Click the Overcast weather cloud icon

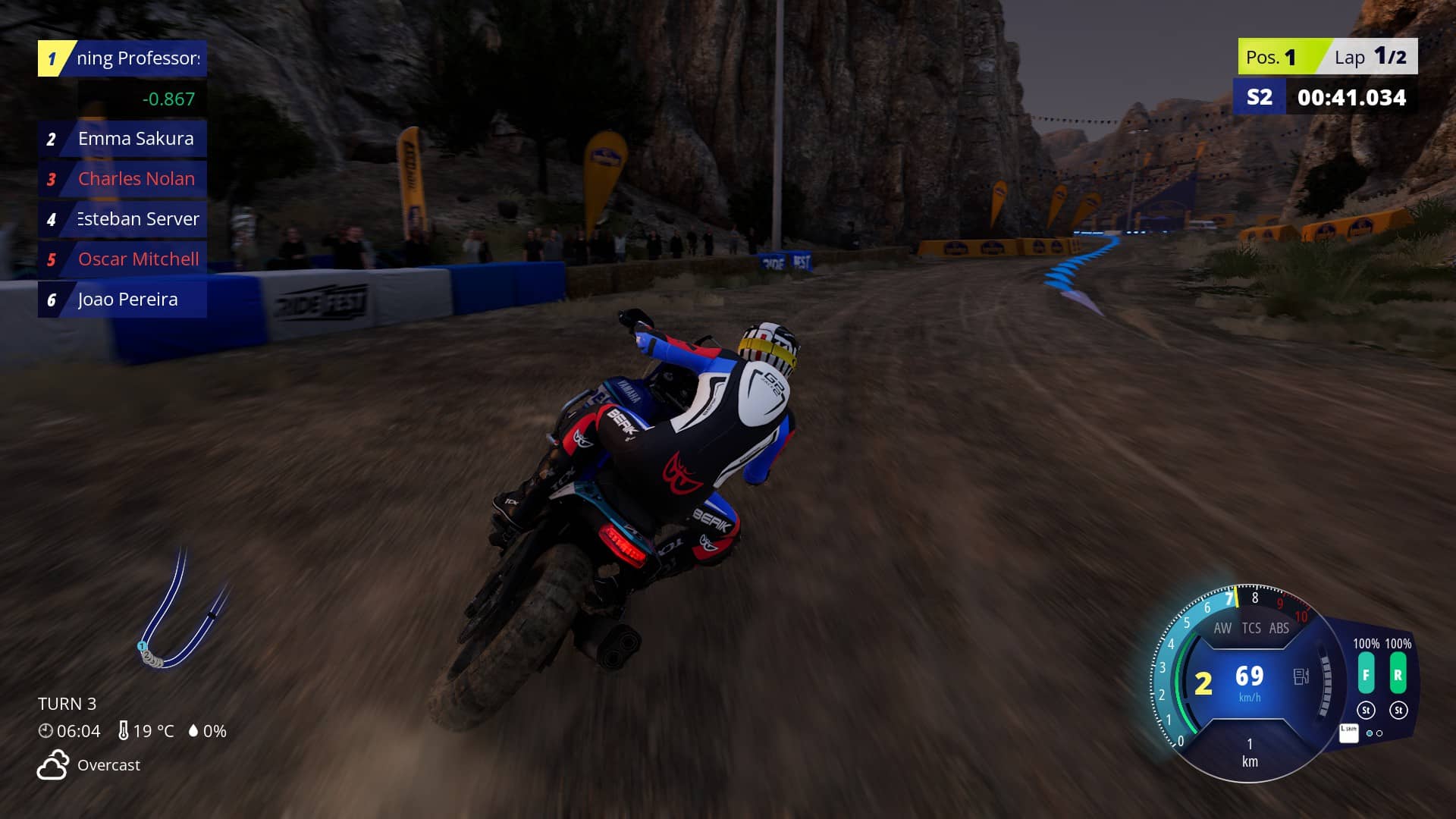point(53,765)
